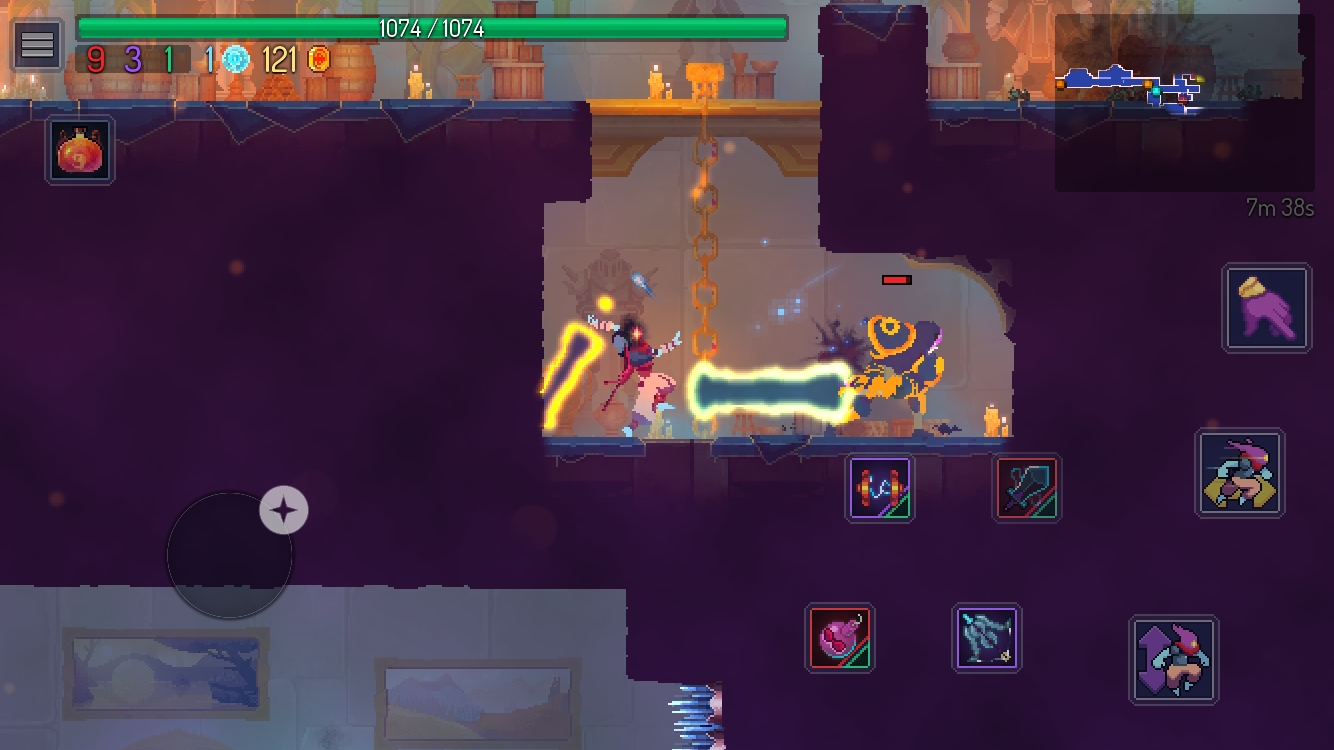Tap the jump button with purple arrows
The height and width of the screenshot is (750, 1334).
click(1175, 660)
